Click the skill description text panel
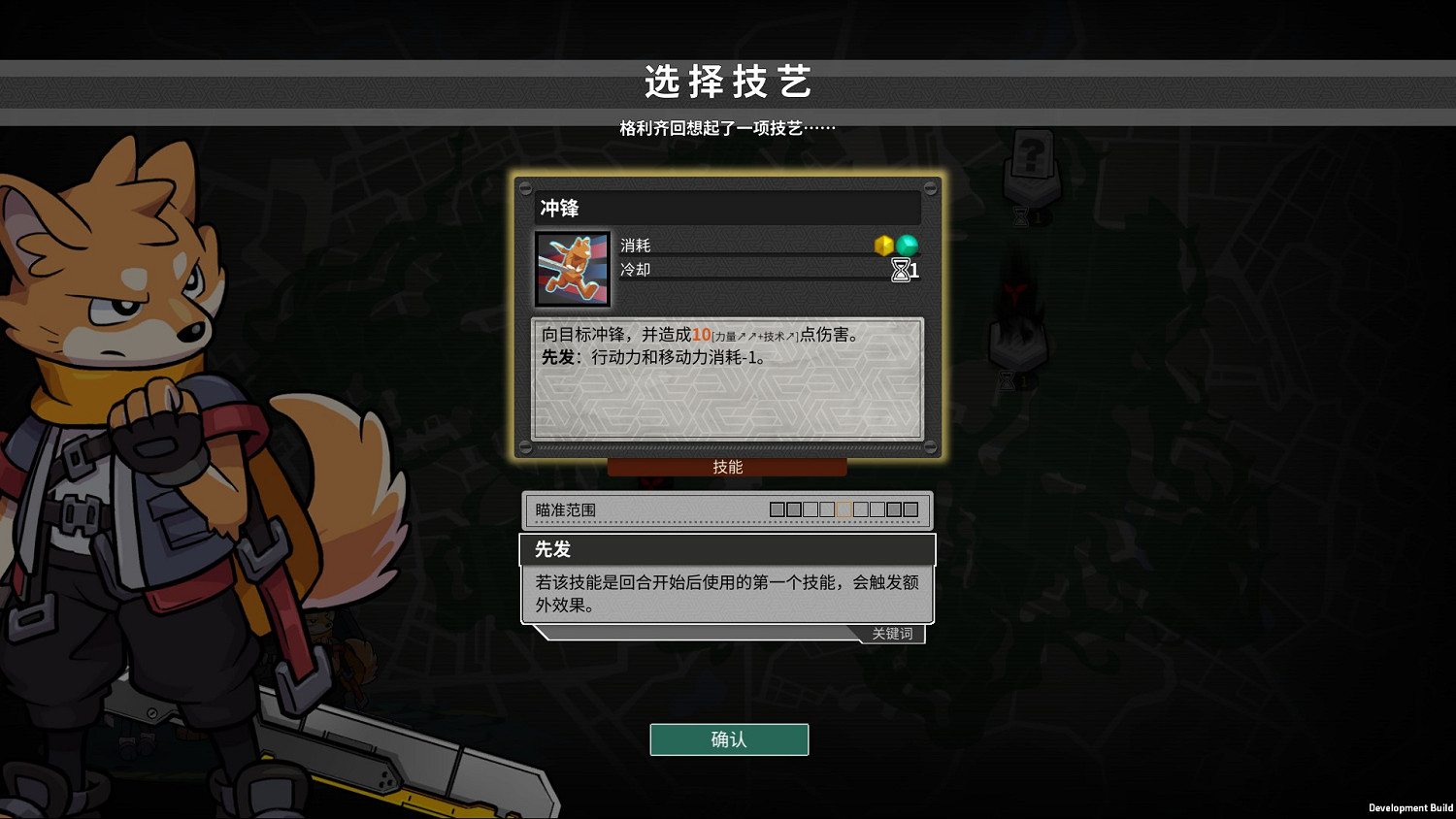 click(727, 378)
